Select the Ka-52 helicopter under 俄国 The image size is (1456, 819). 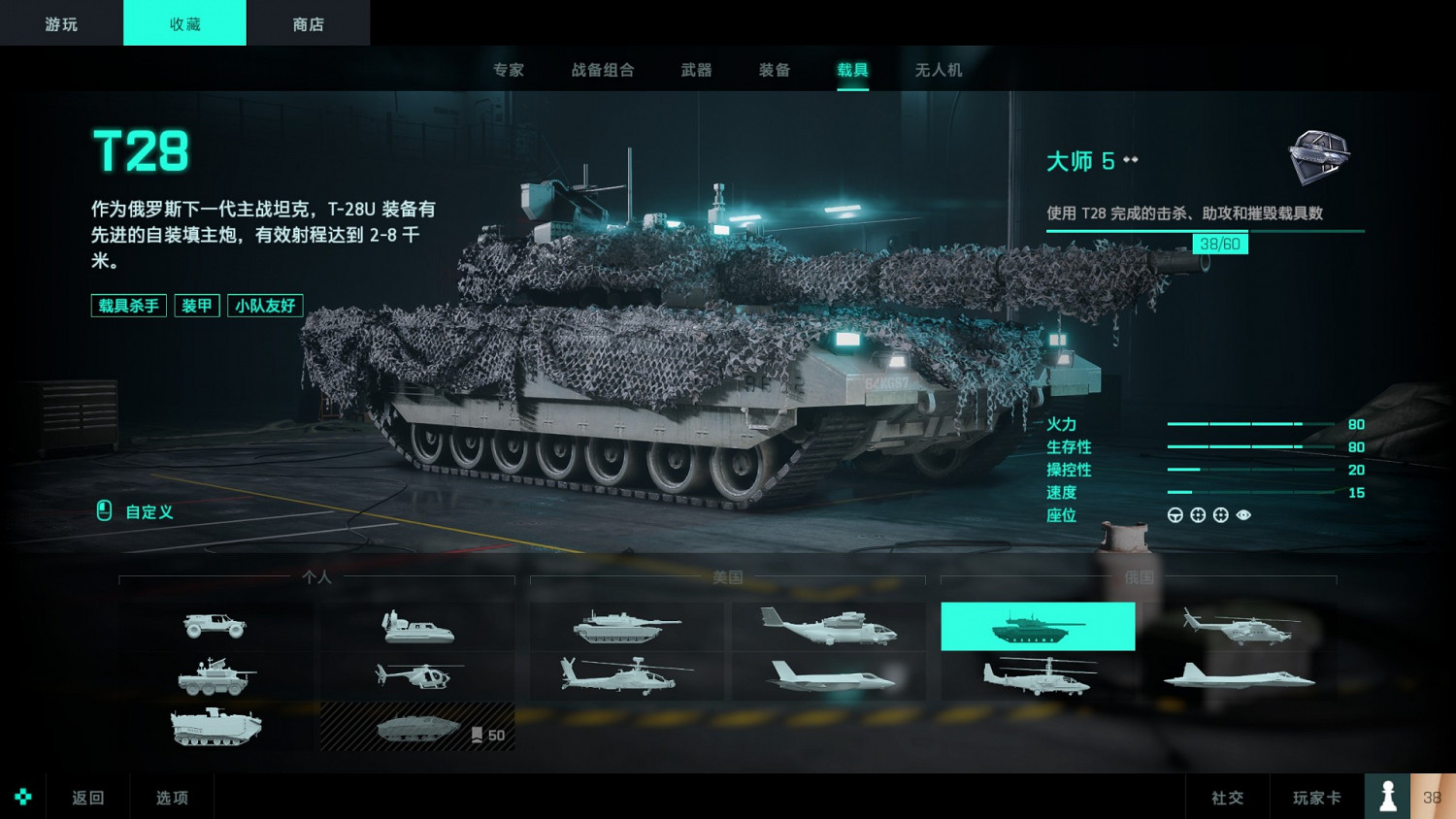pos(1039,675)
